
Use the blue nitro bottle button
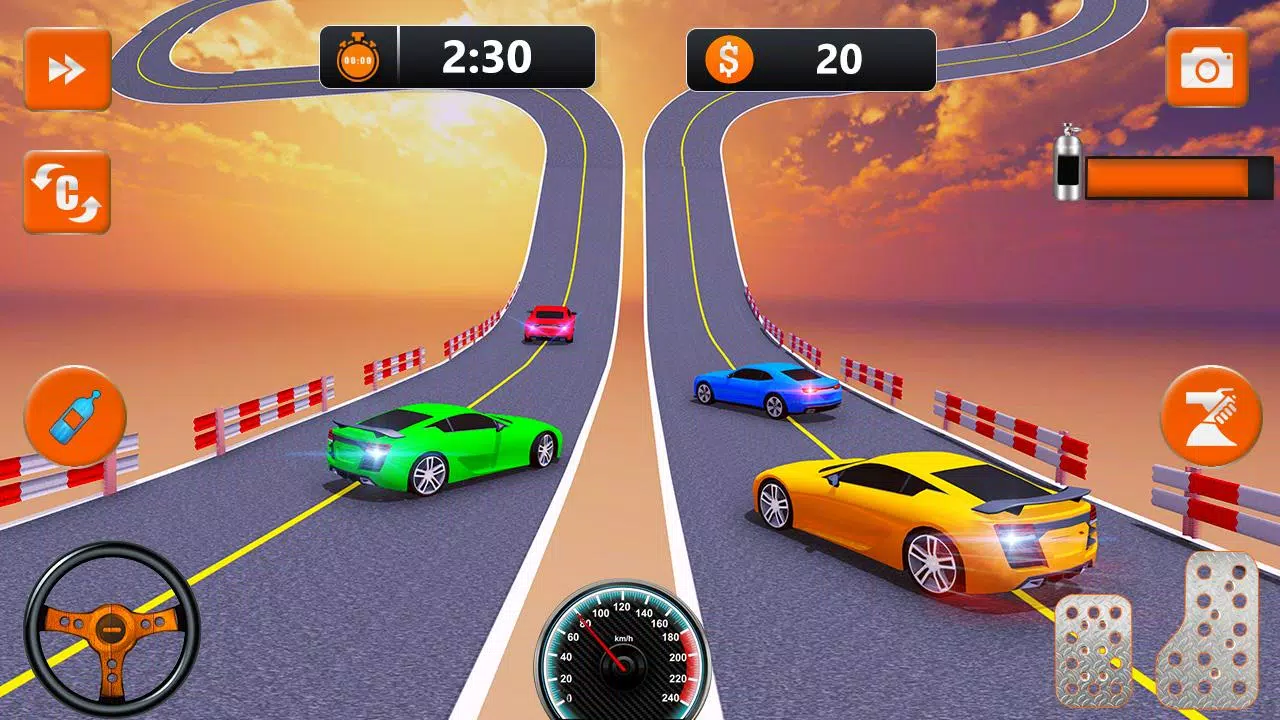pos(76,416)
